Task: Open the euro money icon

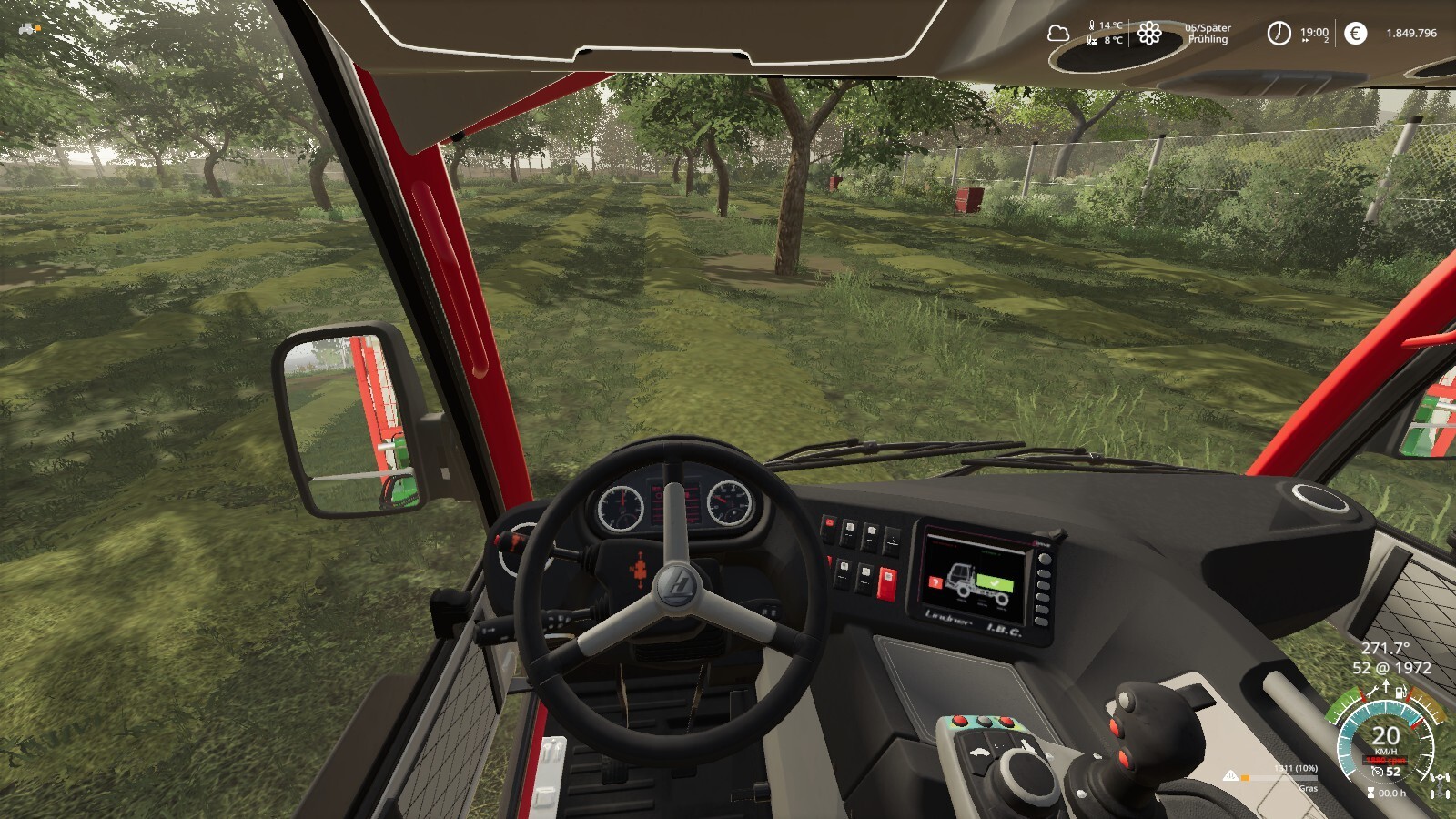Action: [x=1355, y=34]
